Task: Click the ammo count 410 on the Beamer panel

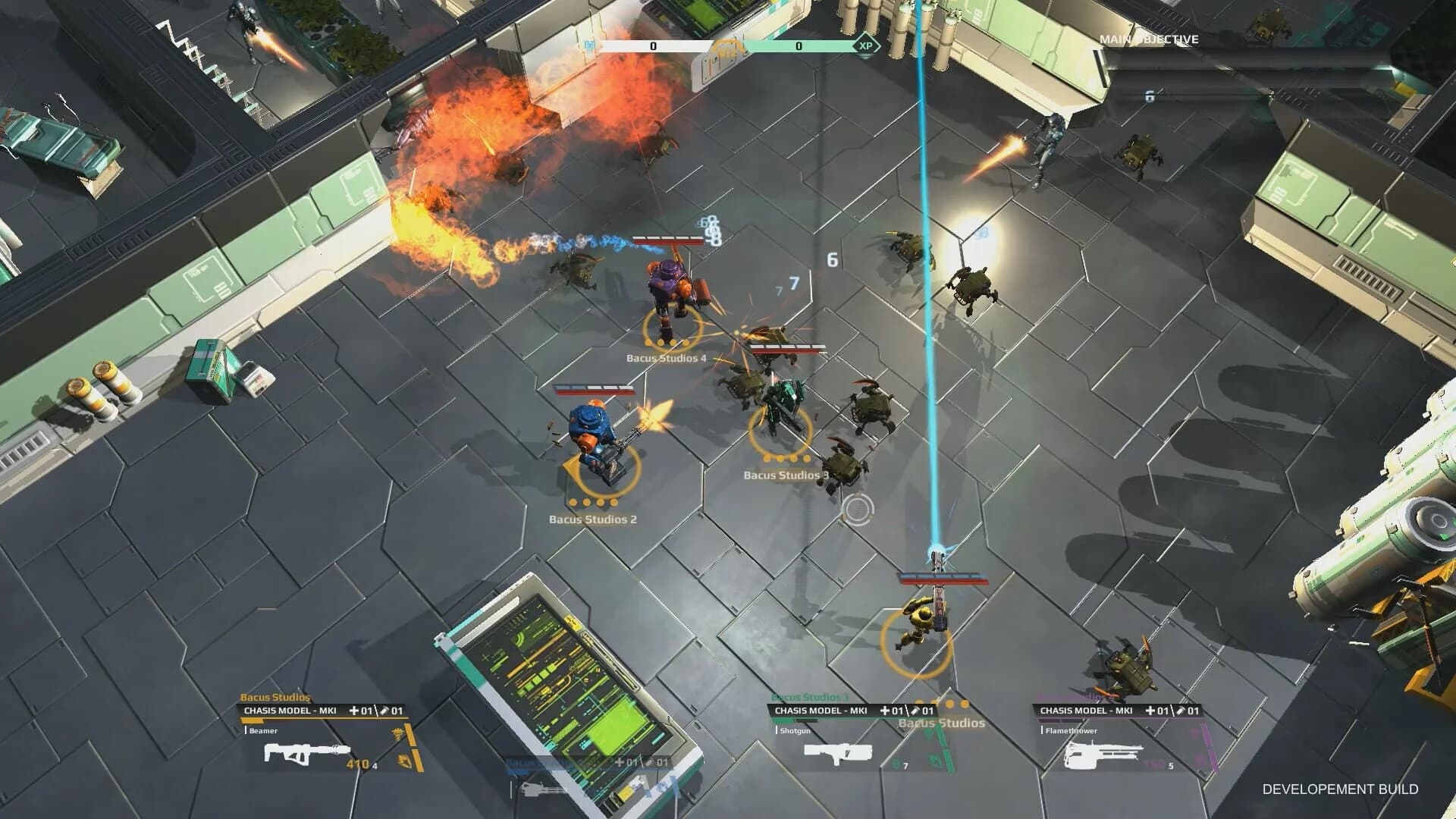Action: pyautogui.click(x=356, y=763)
